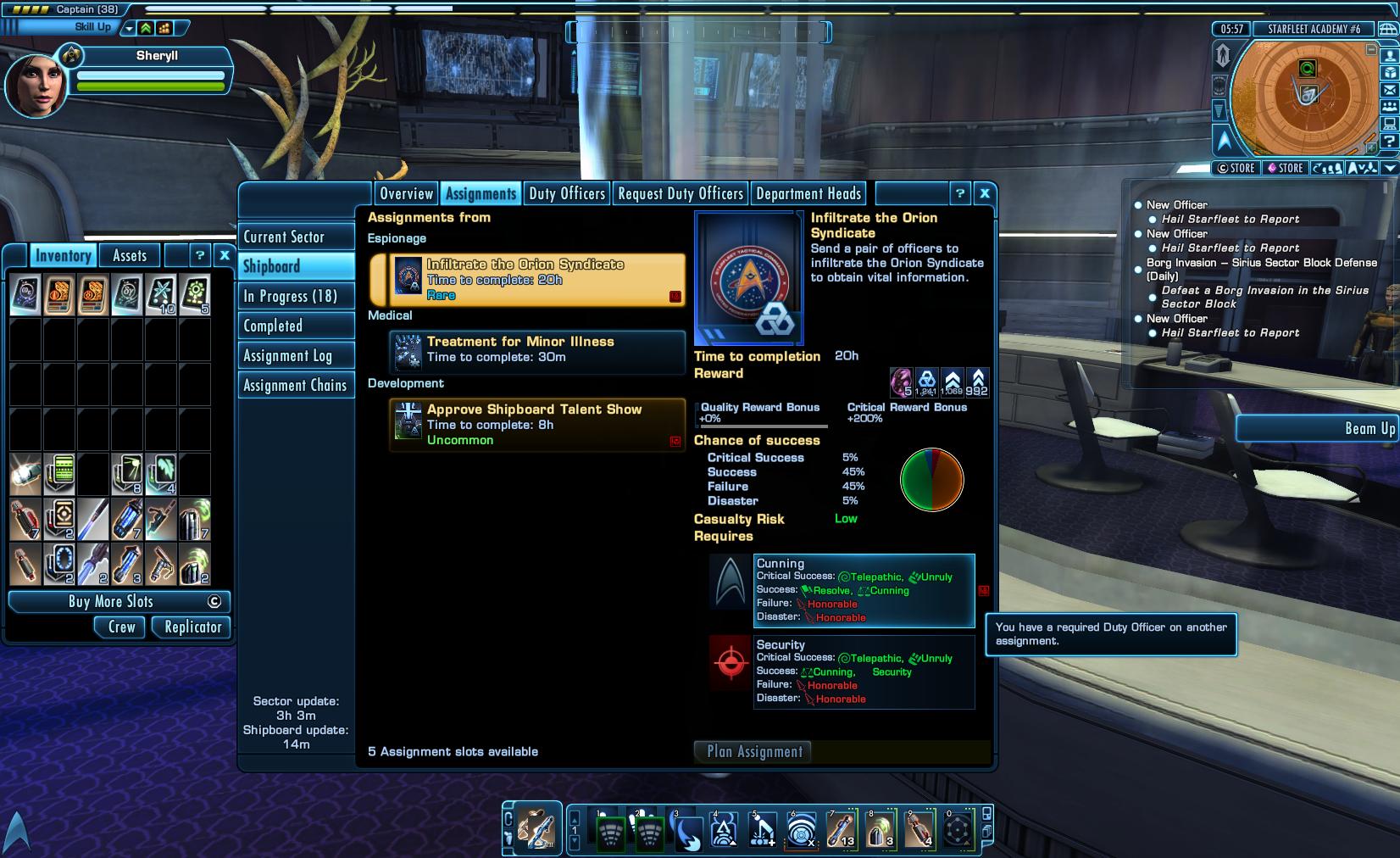Open the Assignment Log
This screenshot has height=858, width=1400.
pyautogui.click(x=296, y=356)
